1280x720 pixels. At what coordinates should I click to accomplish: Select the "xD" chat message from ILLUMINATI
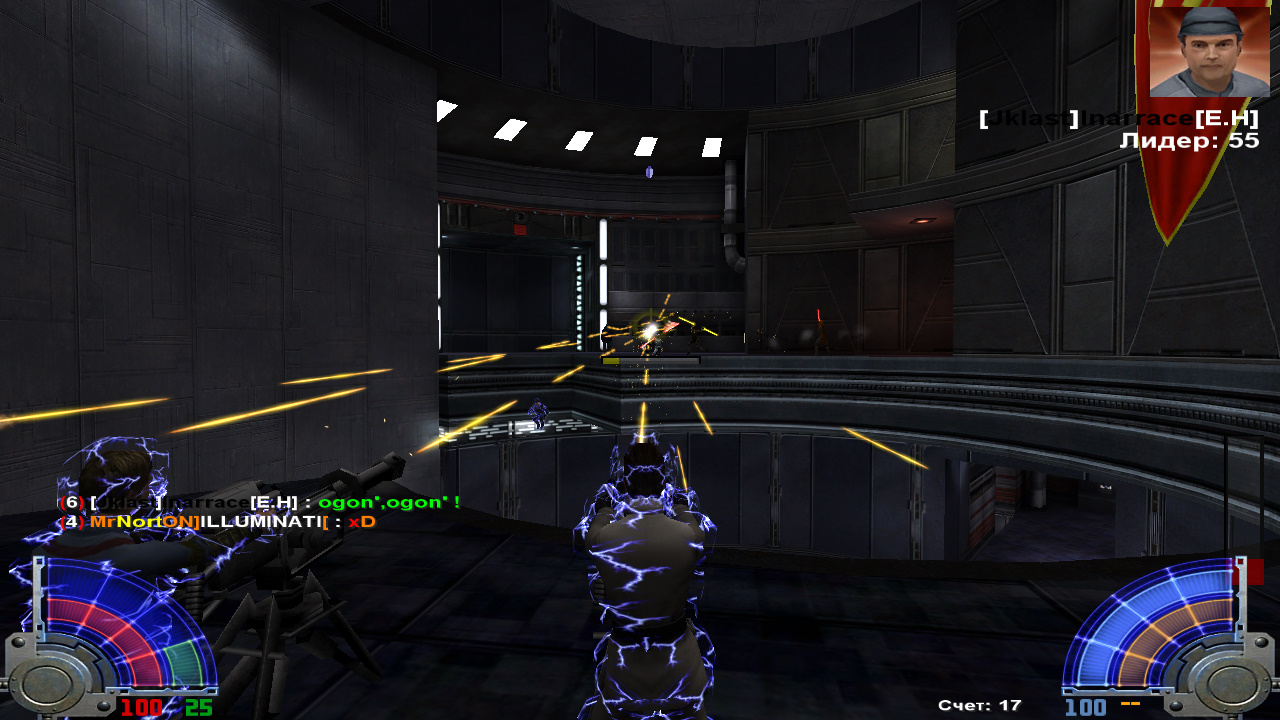coord(361,522)
